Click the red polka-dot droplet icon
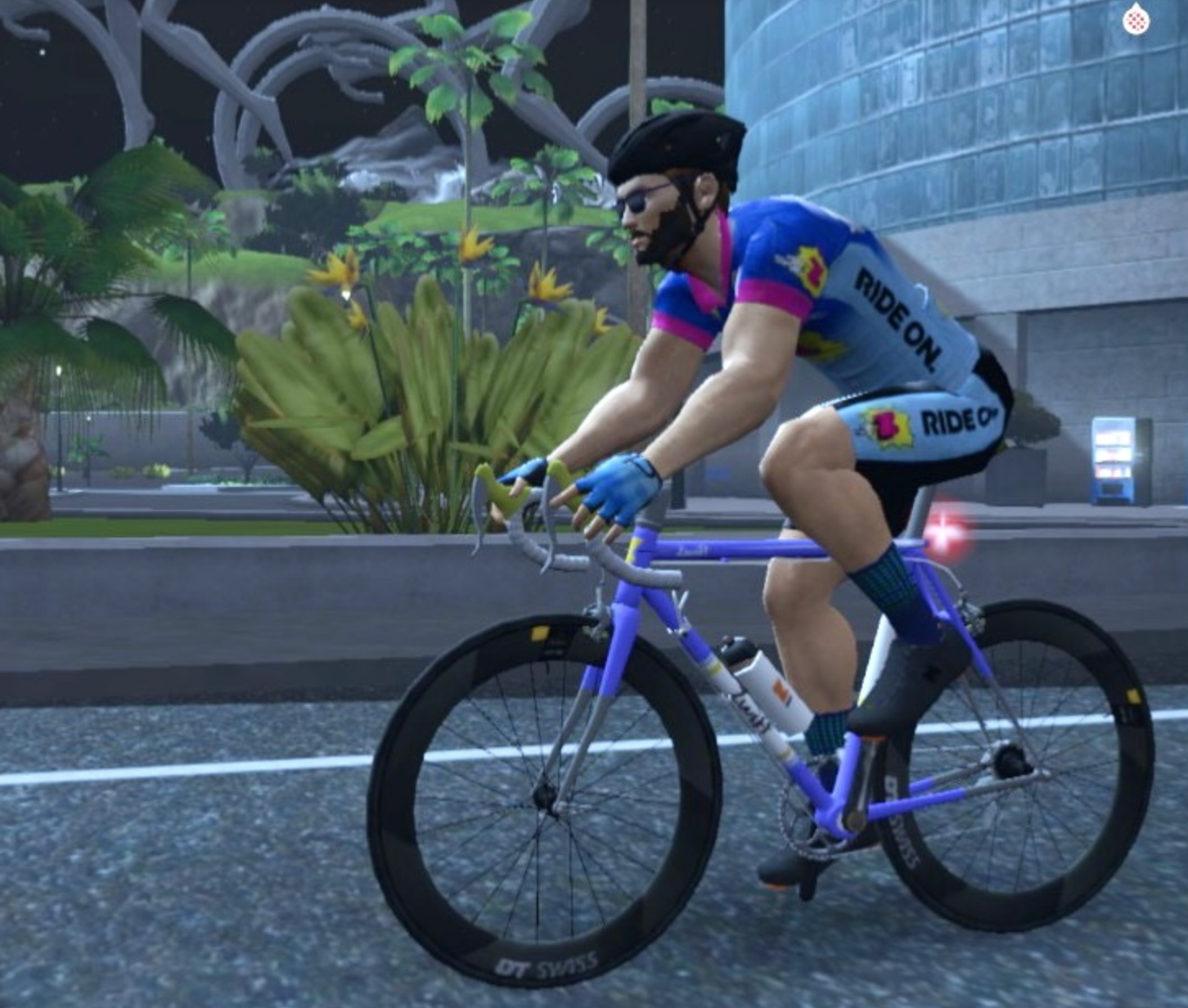1188x1008 pixels. tap(1136, 20)
